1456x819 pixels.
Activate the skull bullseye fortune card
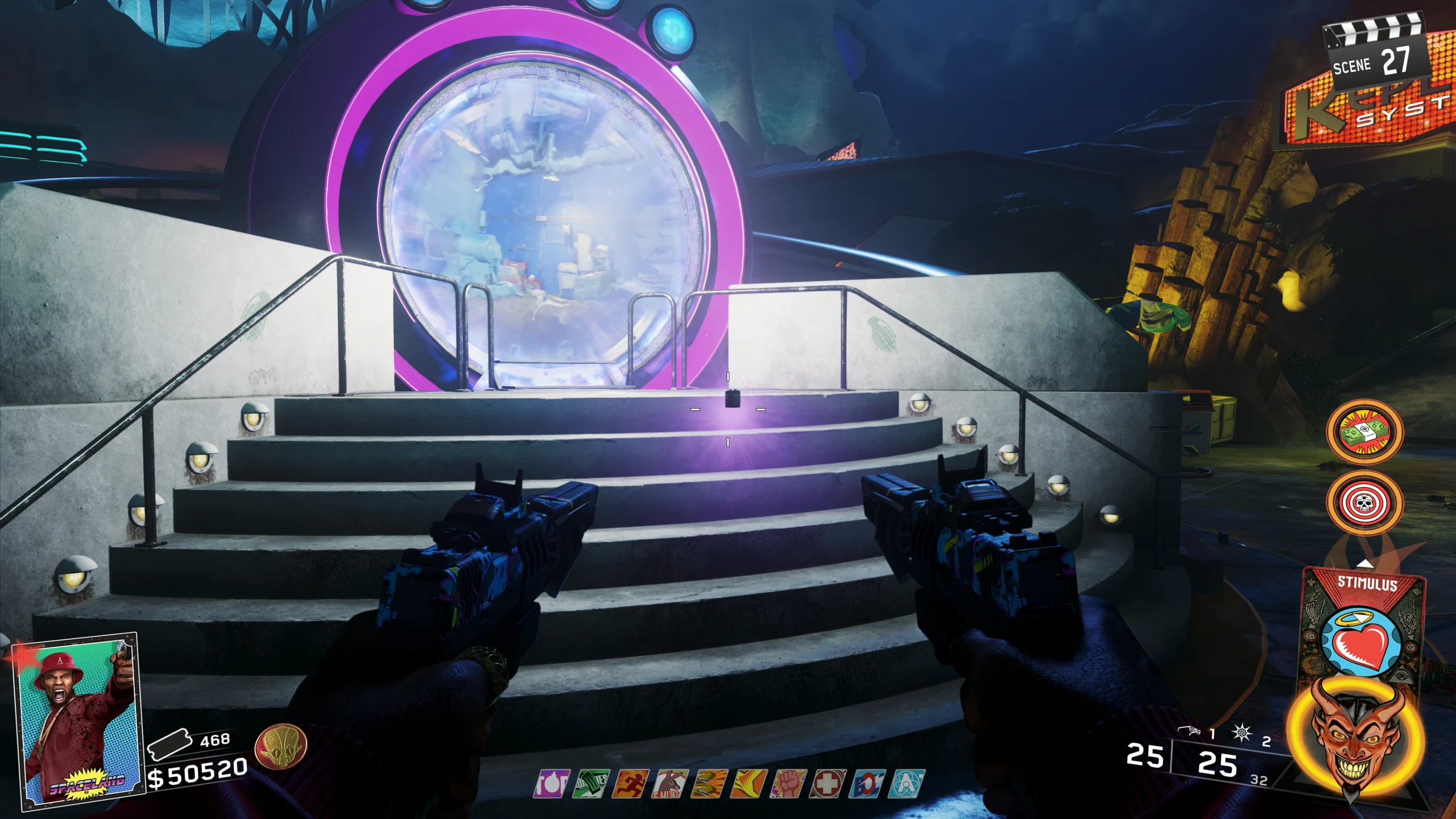(1364, 502)
